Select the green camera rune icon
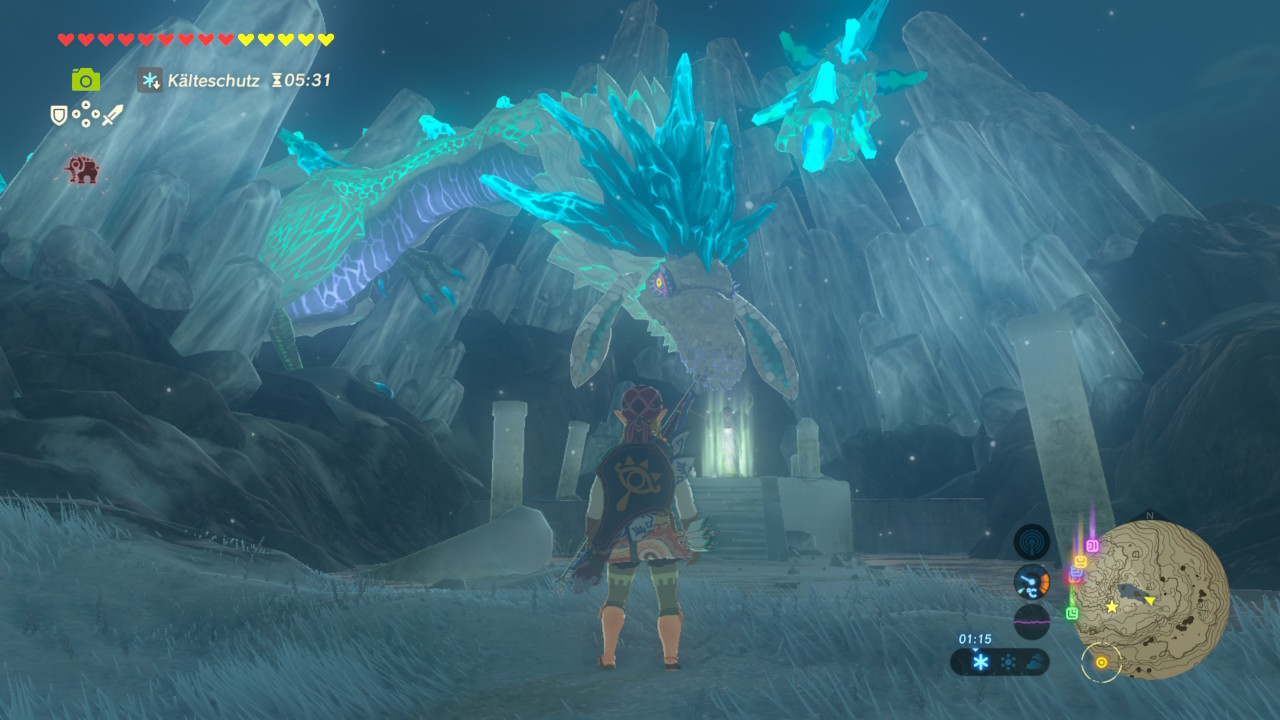Screen dimensions: 1280x720 [x=85, y=80]
